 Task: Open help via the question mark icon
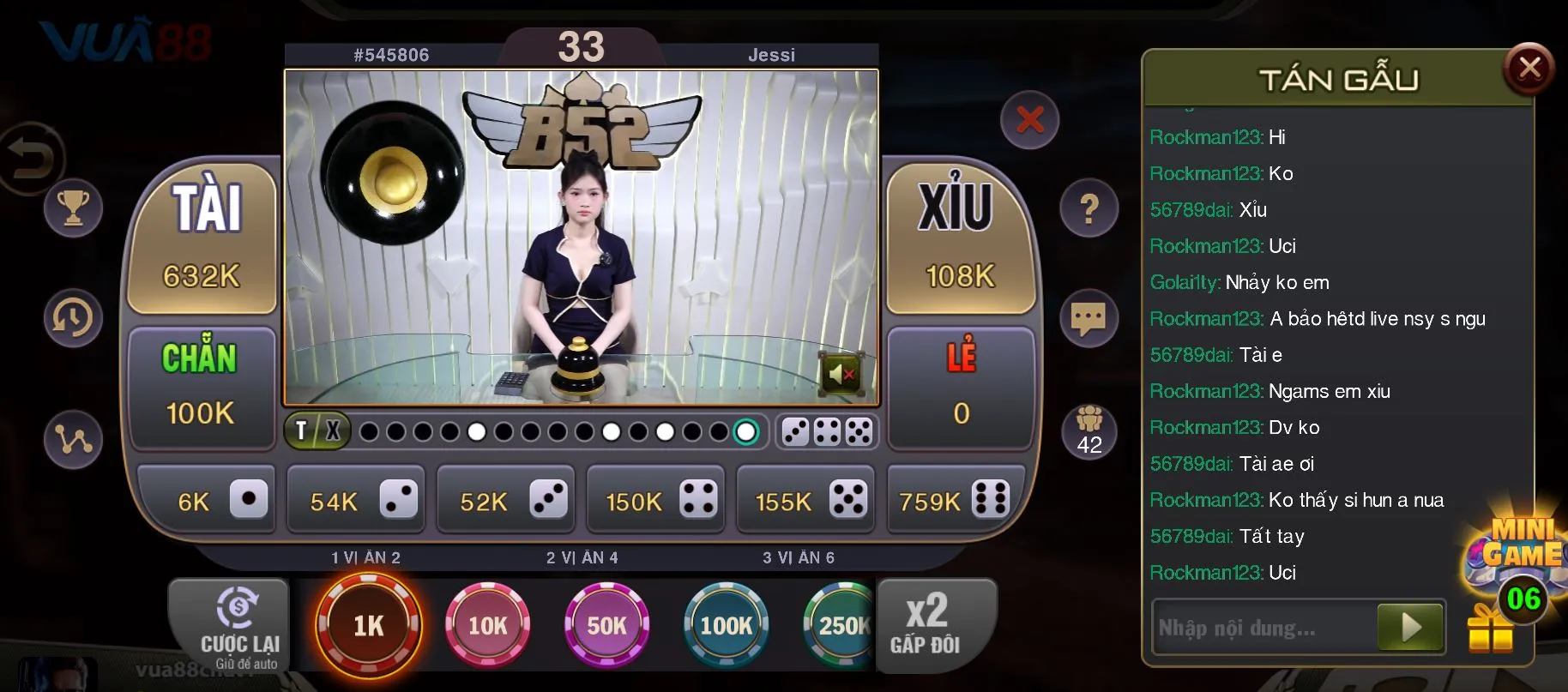click(x=1089, y=206)
